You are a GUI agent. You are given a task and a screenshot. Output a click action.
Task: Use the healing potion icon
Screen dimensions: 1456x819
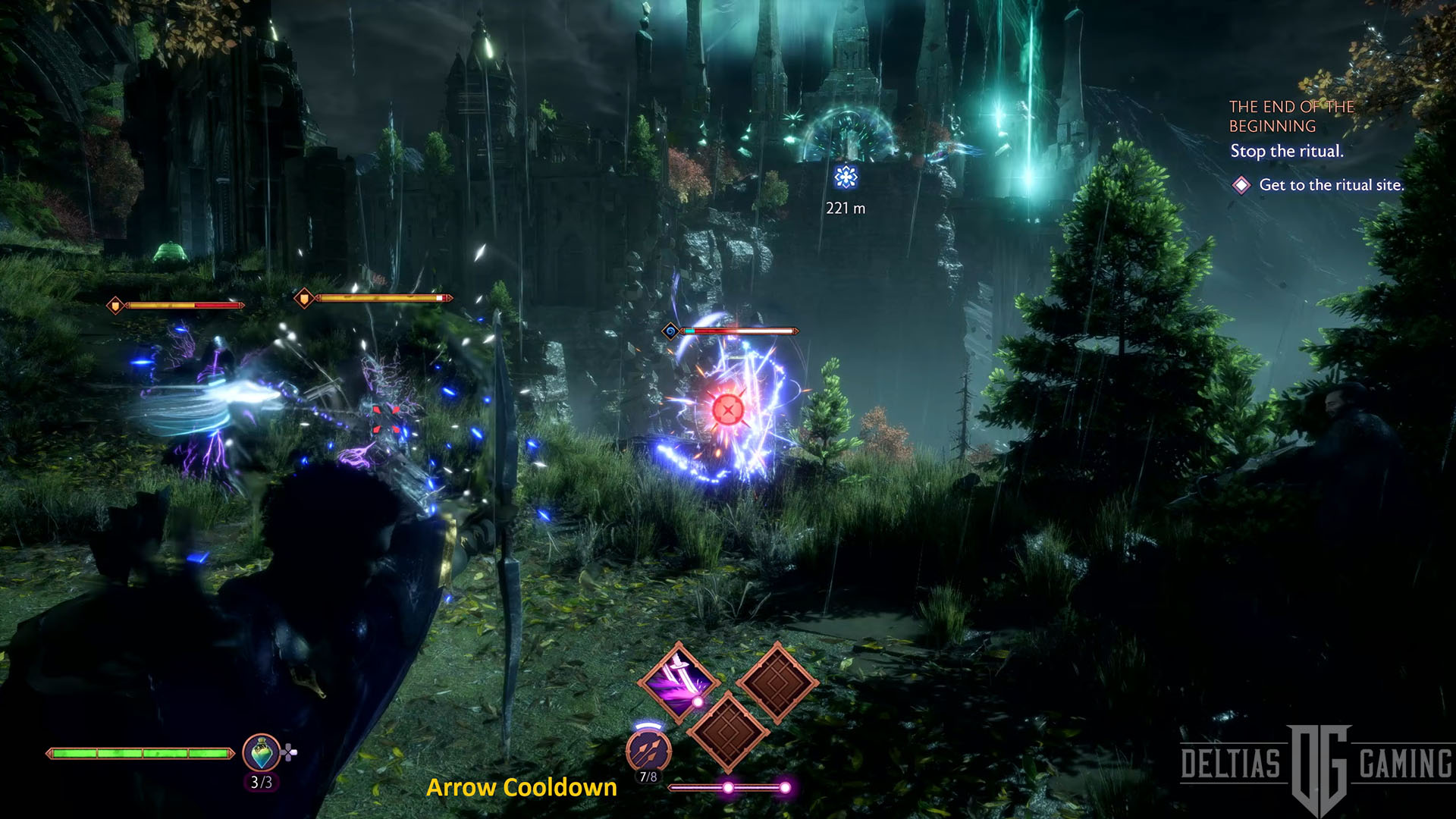pos(261,753)
